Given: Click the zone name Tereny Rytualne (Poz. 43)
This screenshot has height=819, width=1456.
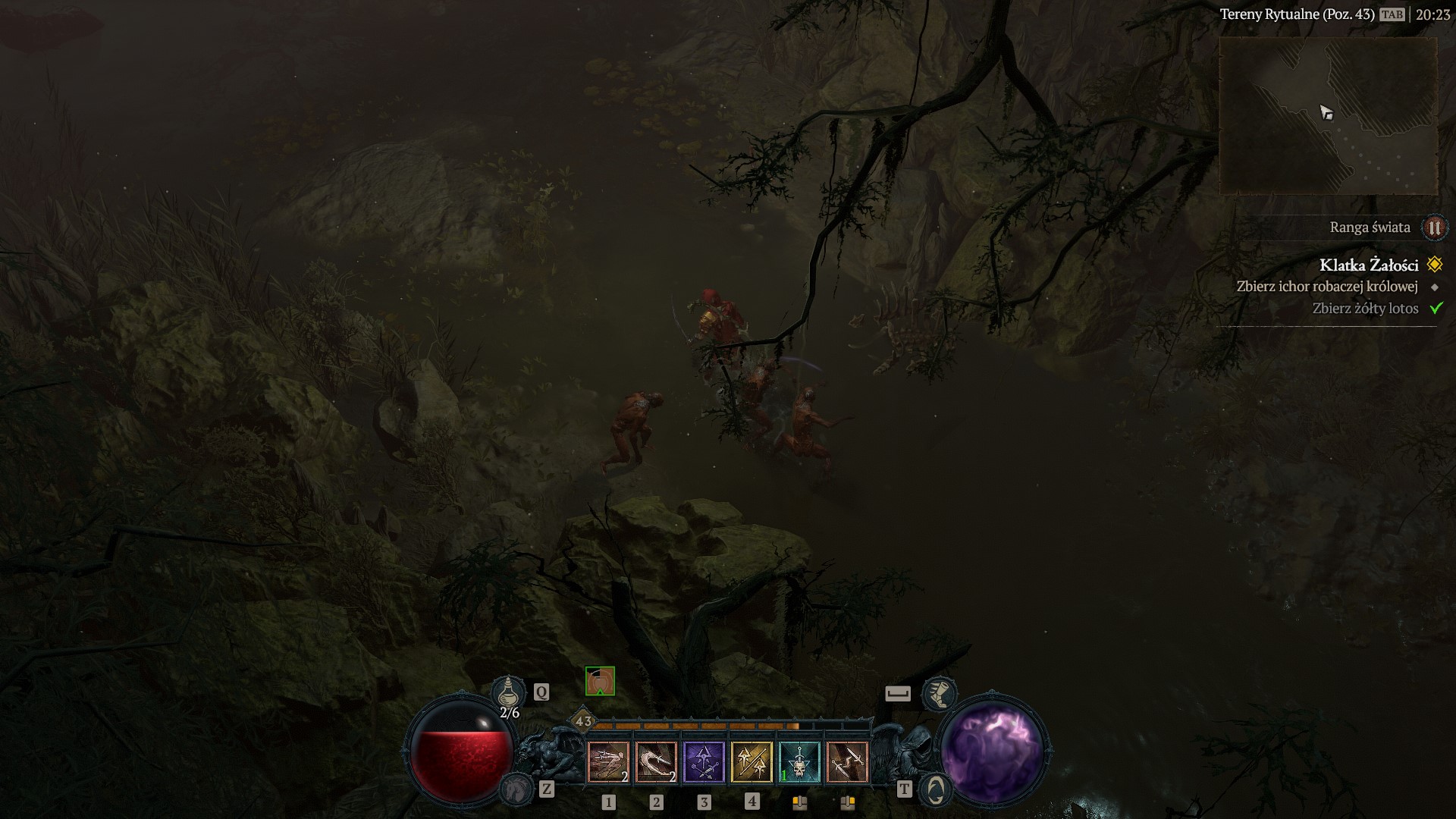Looking at the screenshot, I should [x=1298, y=13].
